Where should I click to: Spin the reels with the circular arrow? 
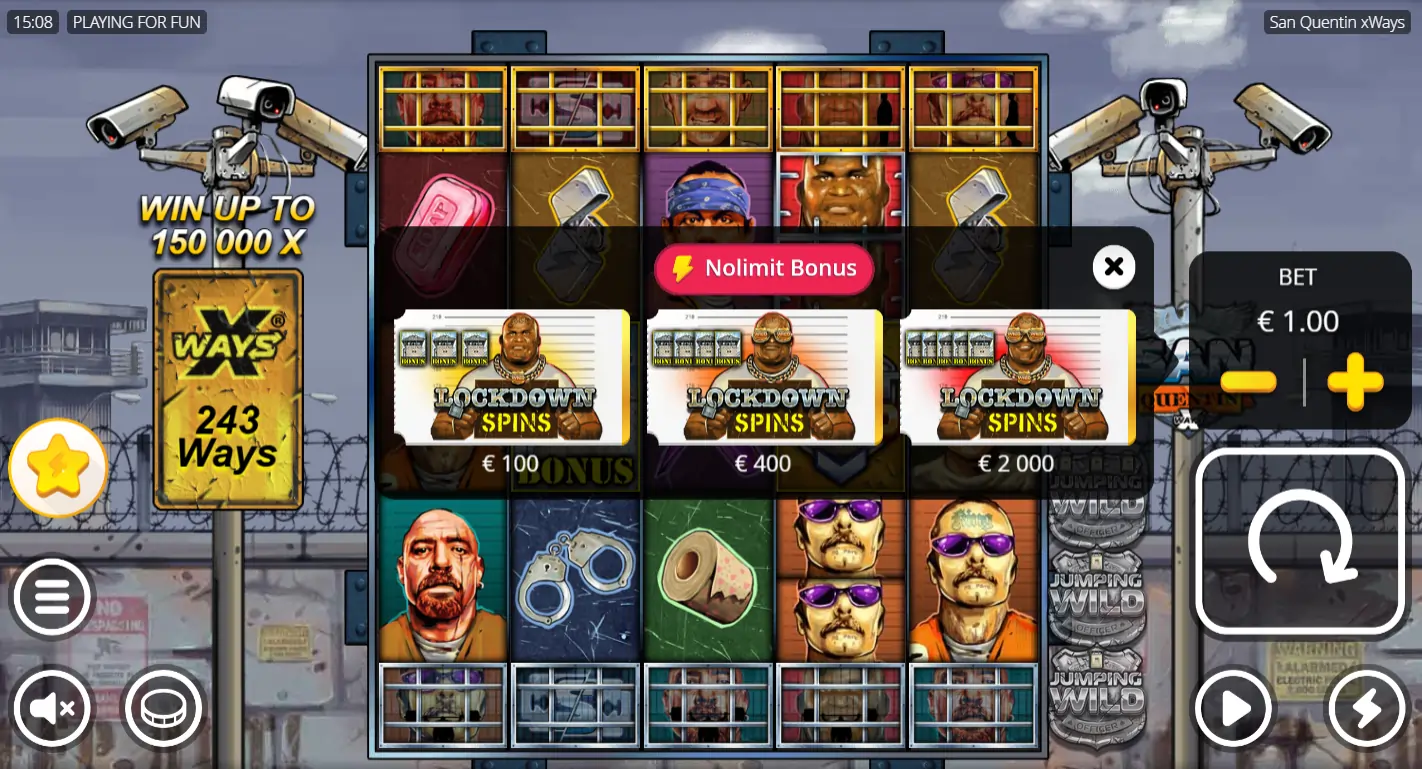pos(1300,542)
